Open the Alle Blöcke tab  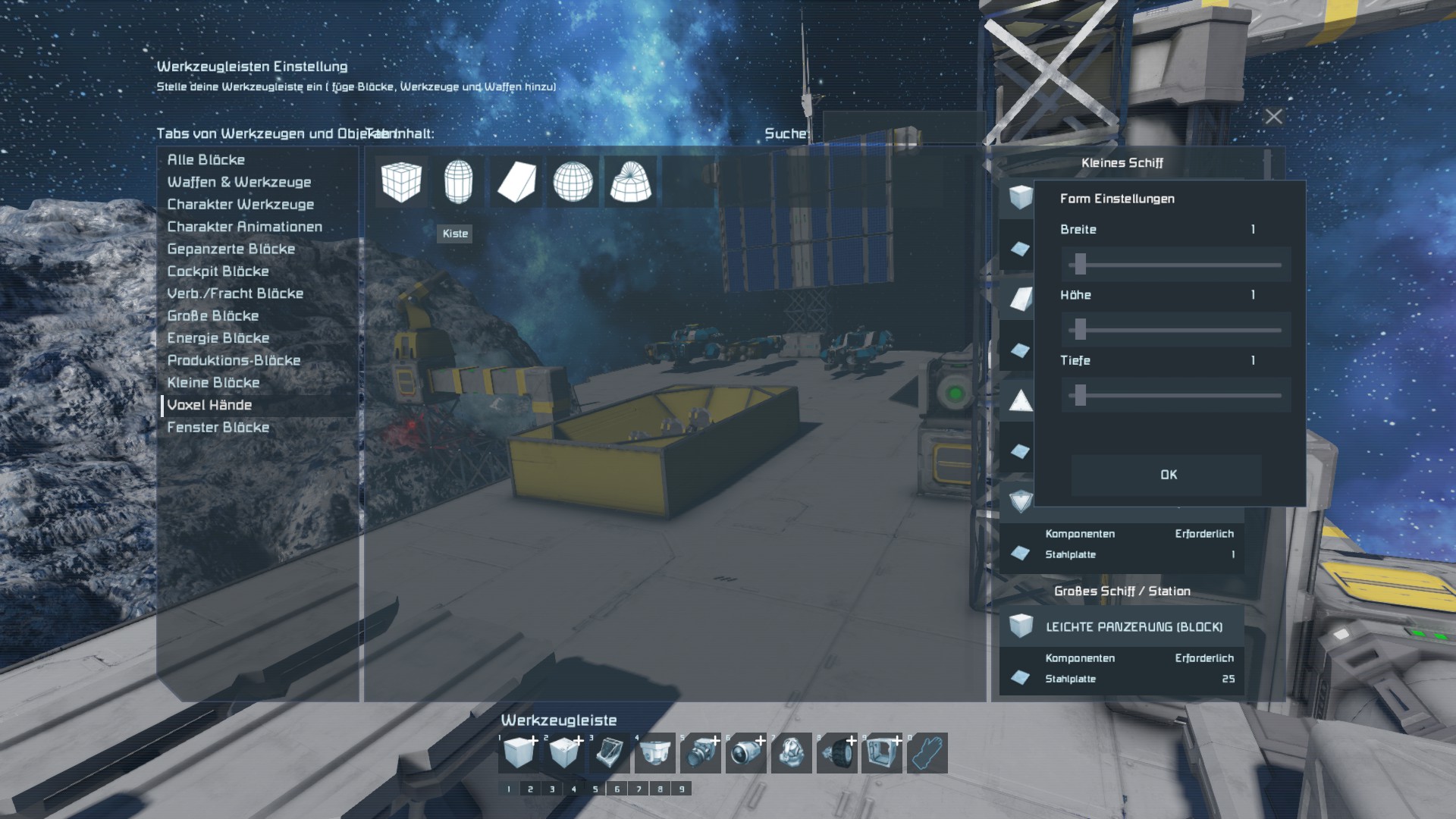point(206,160)
